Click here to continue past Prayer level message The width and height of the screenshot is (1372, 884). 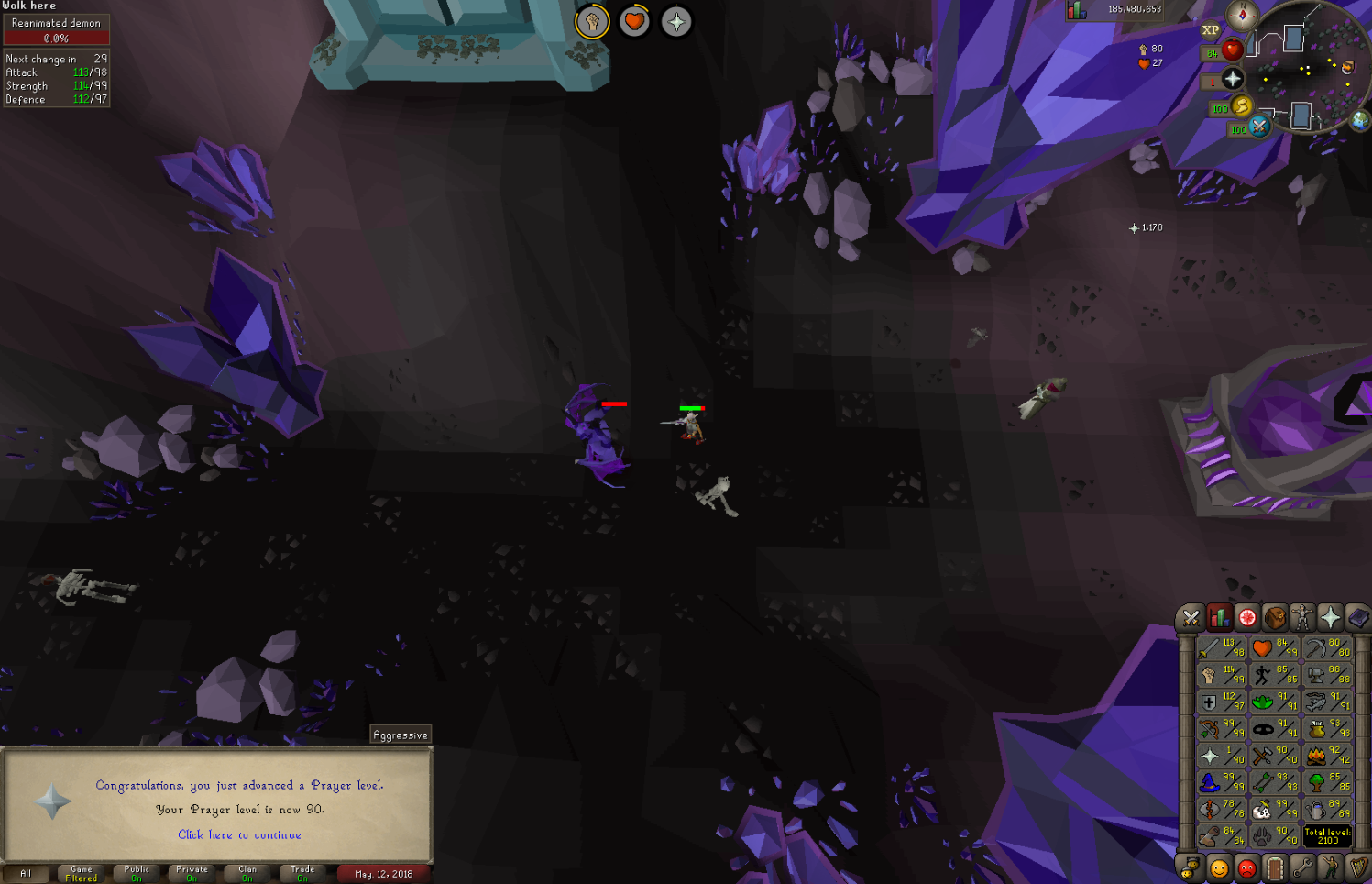(239, 834)
